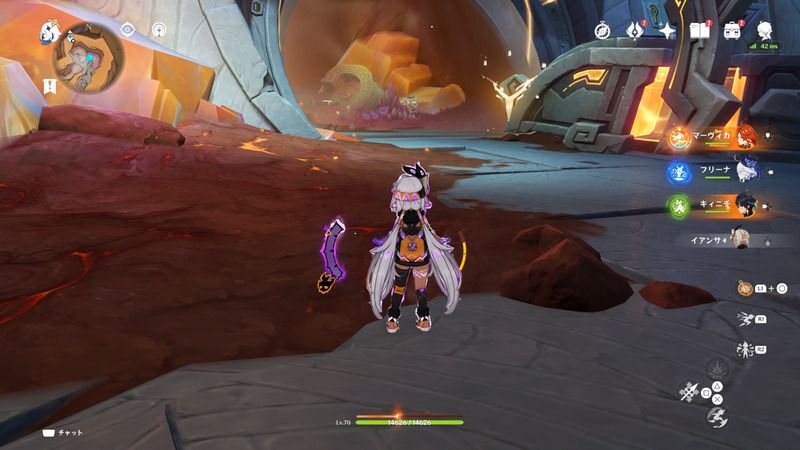
Task: Open the backpack inventory icon
Action: click(x=731, y=30)
